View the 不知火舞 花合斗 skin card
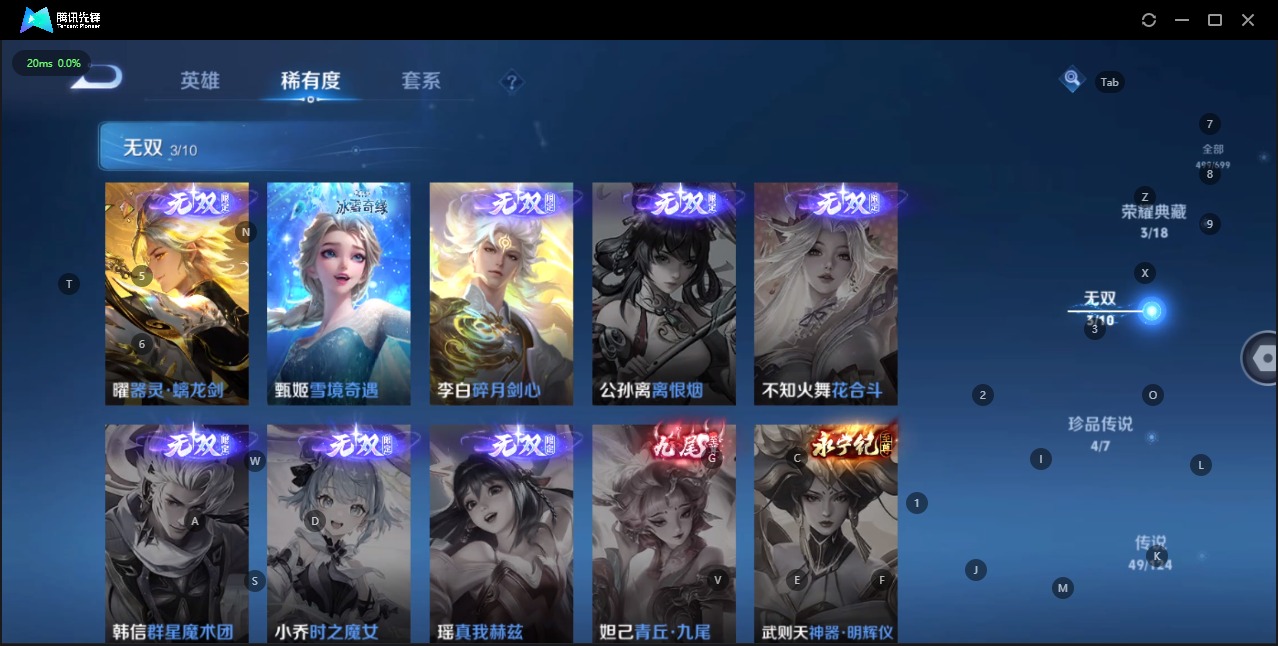Screen dimensions: 1278x646 click(826, 293)
